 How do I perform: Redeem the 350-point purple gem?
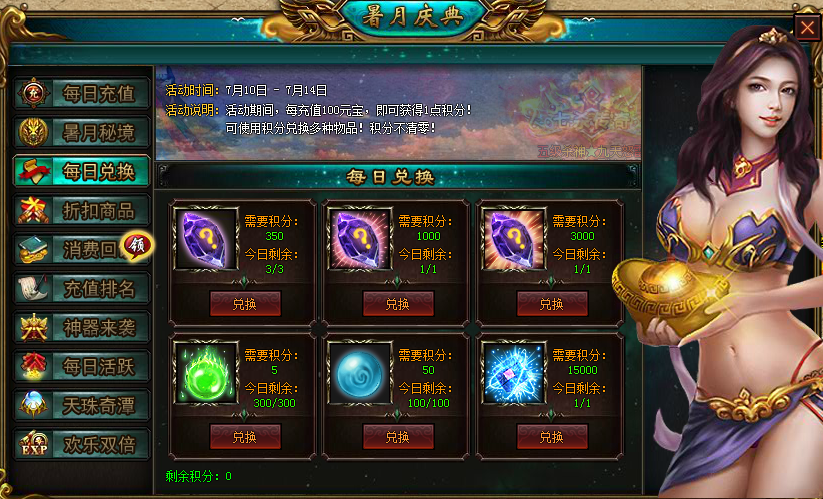[245, 304]
